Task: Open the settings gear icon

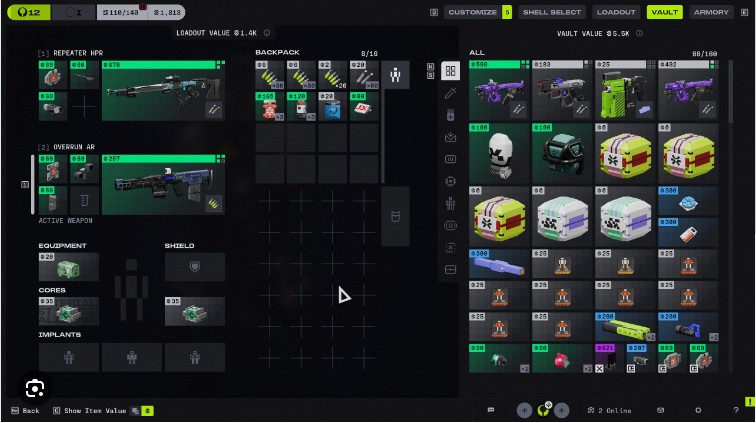Action: (x=698, y=410)
